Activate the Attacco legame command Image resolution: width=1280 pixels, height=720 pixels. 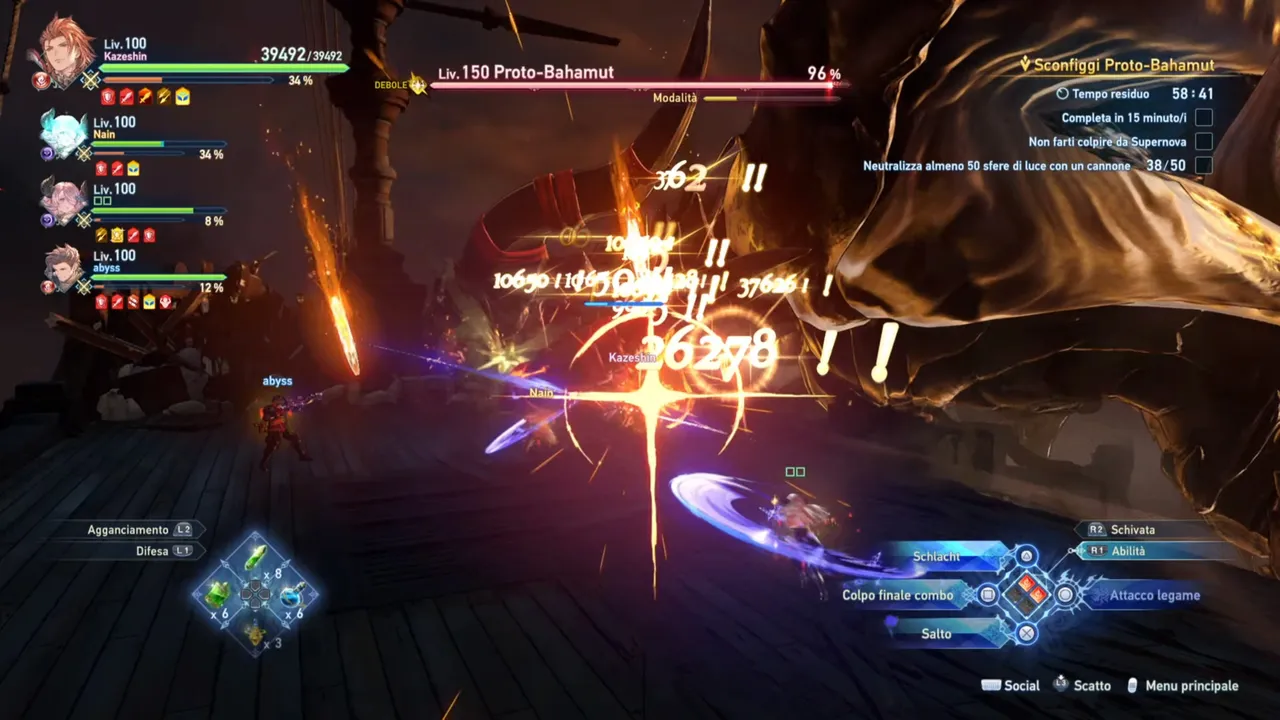pyautogui.click(x=1154, y=594)
